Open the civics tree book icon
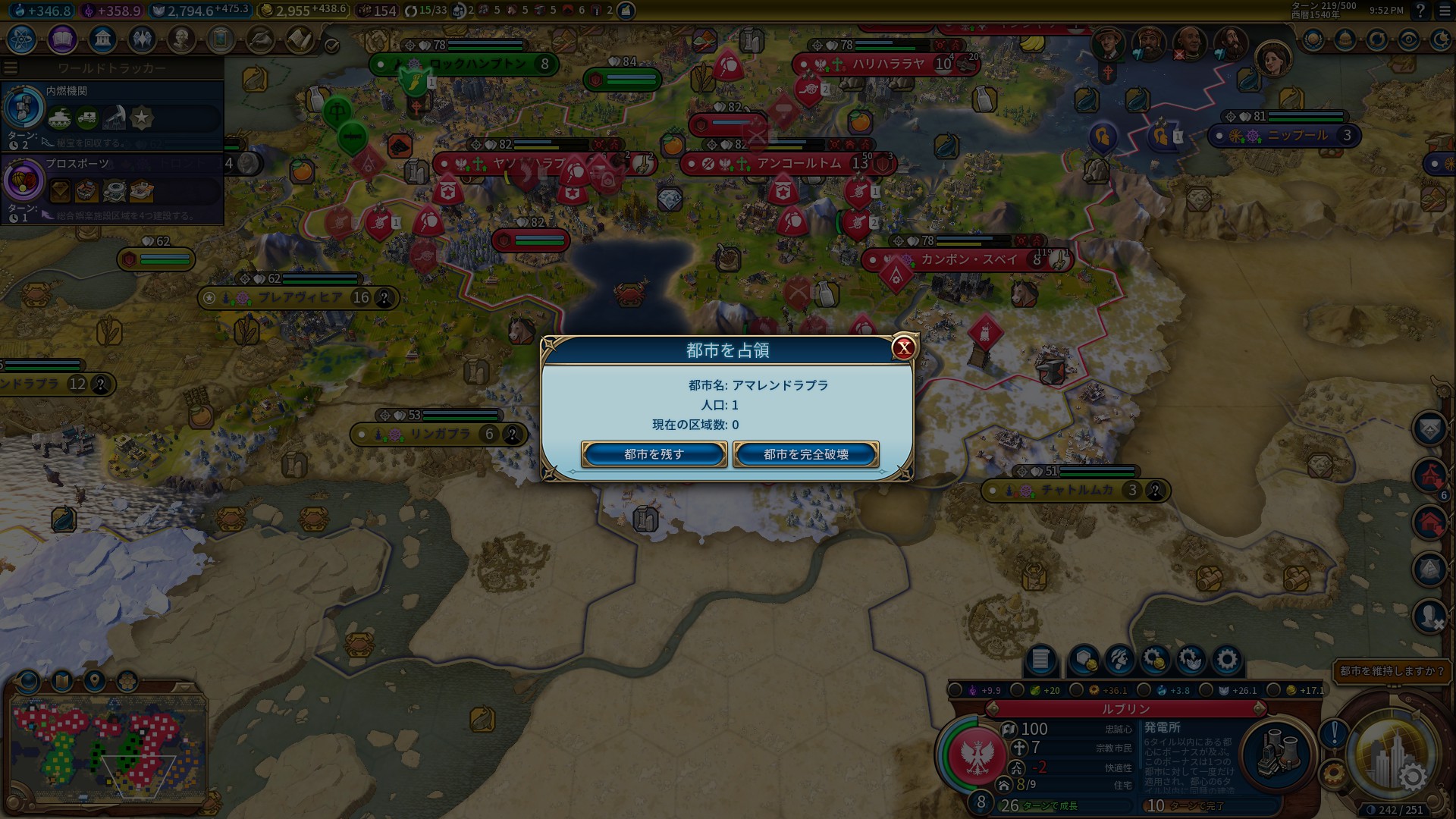 pos(62,39)
